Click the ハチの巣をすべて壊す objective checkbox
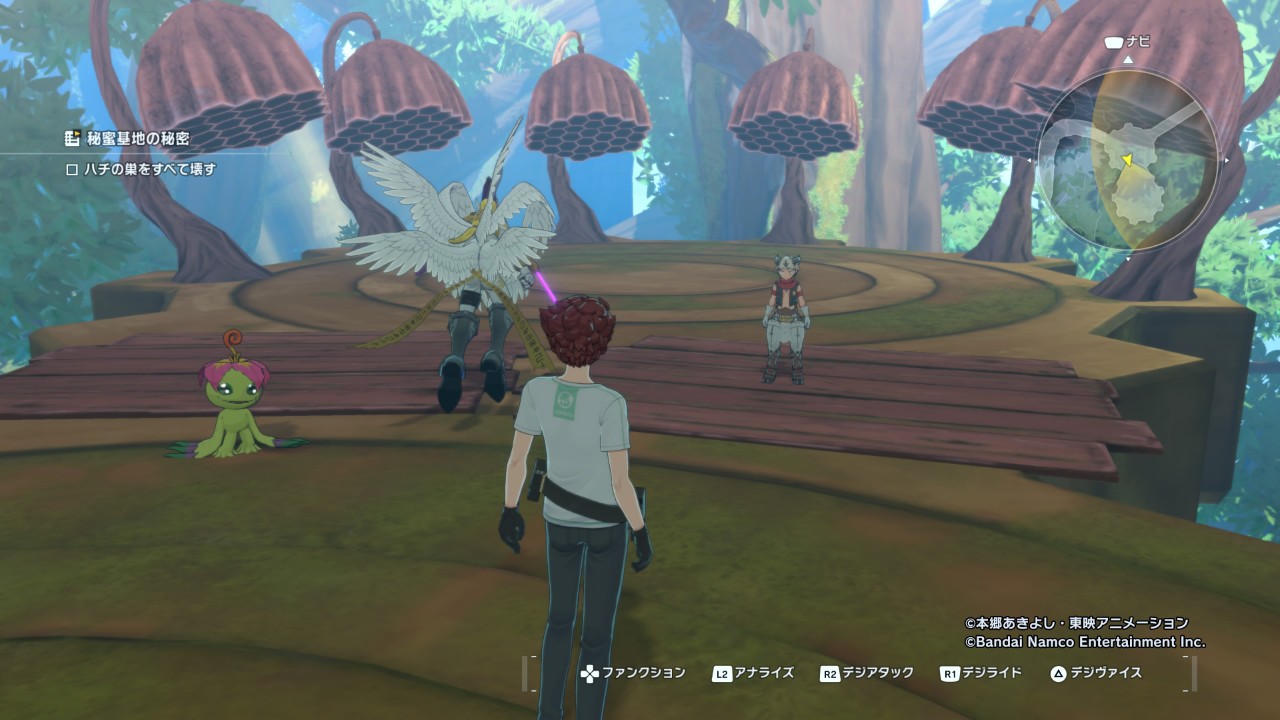1280x720 pixels. click(72, 170)
